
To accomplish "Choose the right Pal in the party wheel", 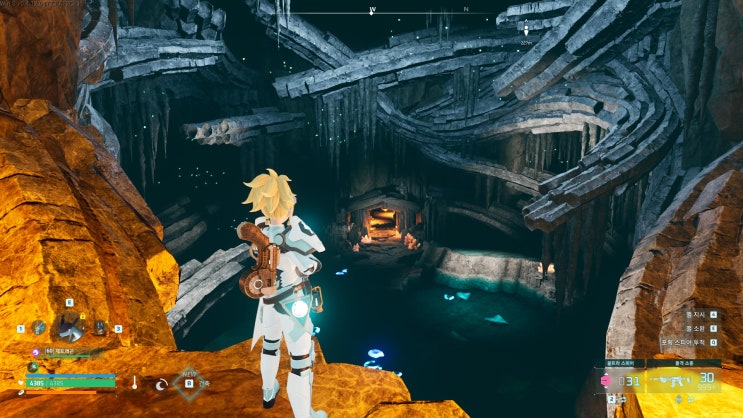I will pyautogui.click(x=100, y=327).
